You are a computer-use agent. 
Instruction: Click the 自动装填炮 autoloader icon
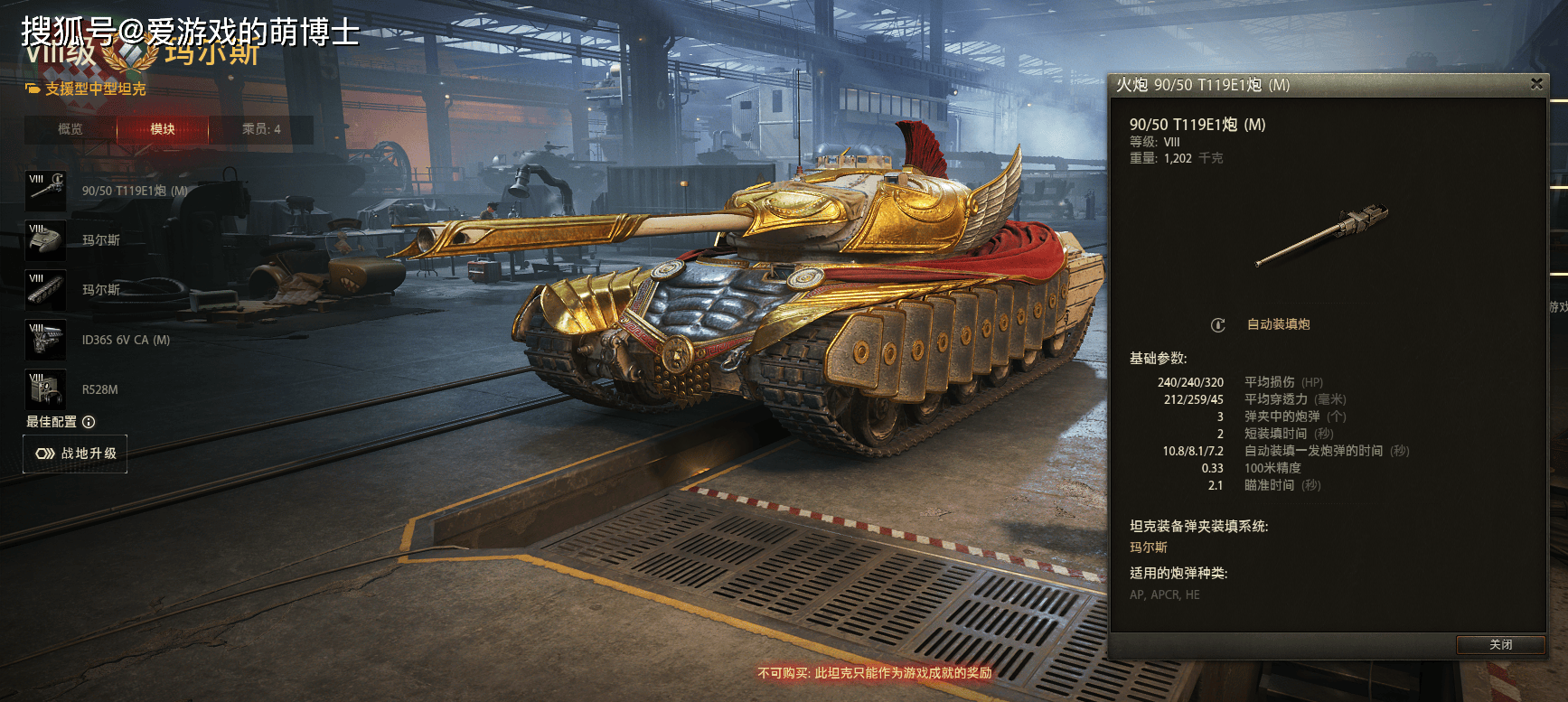point(1218,325)
